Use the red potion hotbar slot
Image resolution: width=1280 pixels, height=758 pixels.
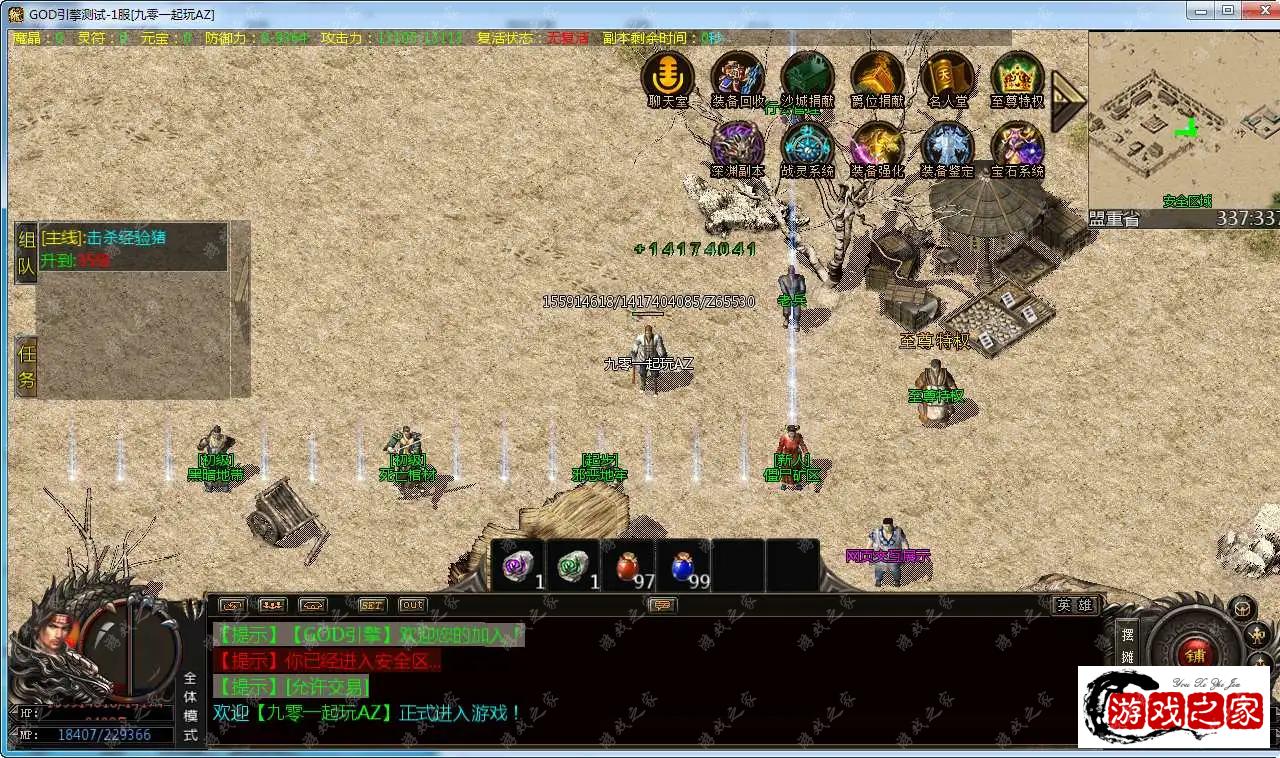pyautogui.click(x=629, y=567)
